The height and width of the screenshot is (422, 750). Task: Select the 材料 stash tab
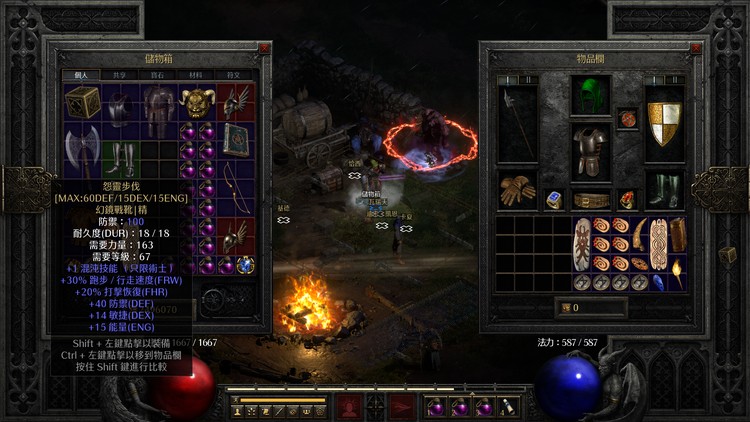pos(198,74)
